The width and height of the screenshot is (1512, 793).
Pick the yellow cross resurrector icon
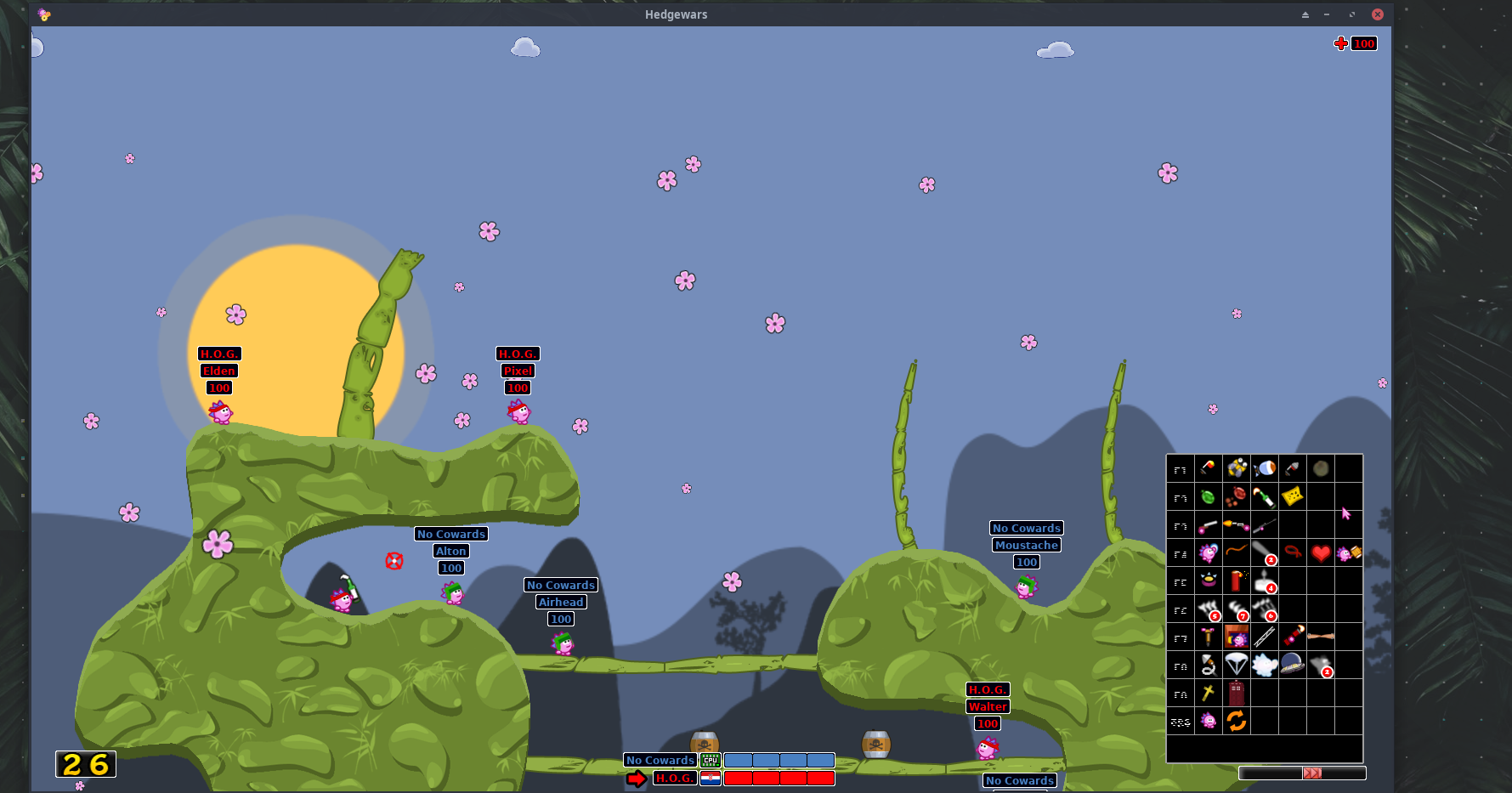[x=1208, y=693]
